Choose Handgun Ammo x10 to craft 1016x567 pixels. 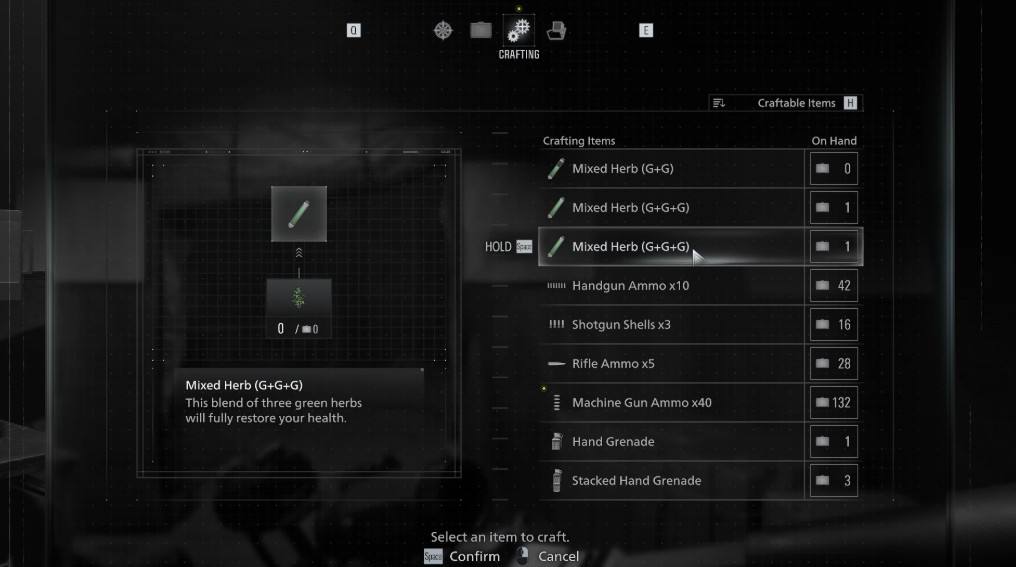672,286
